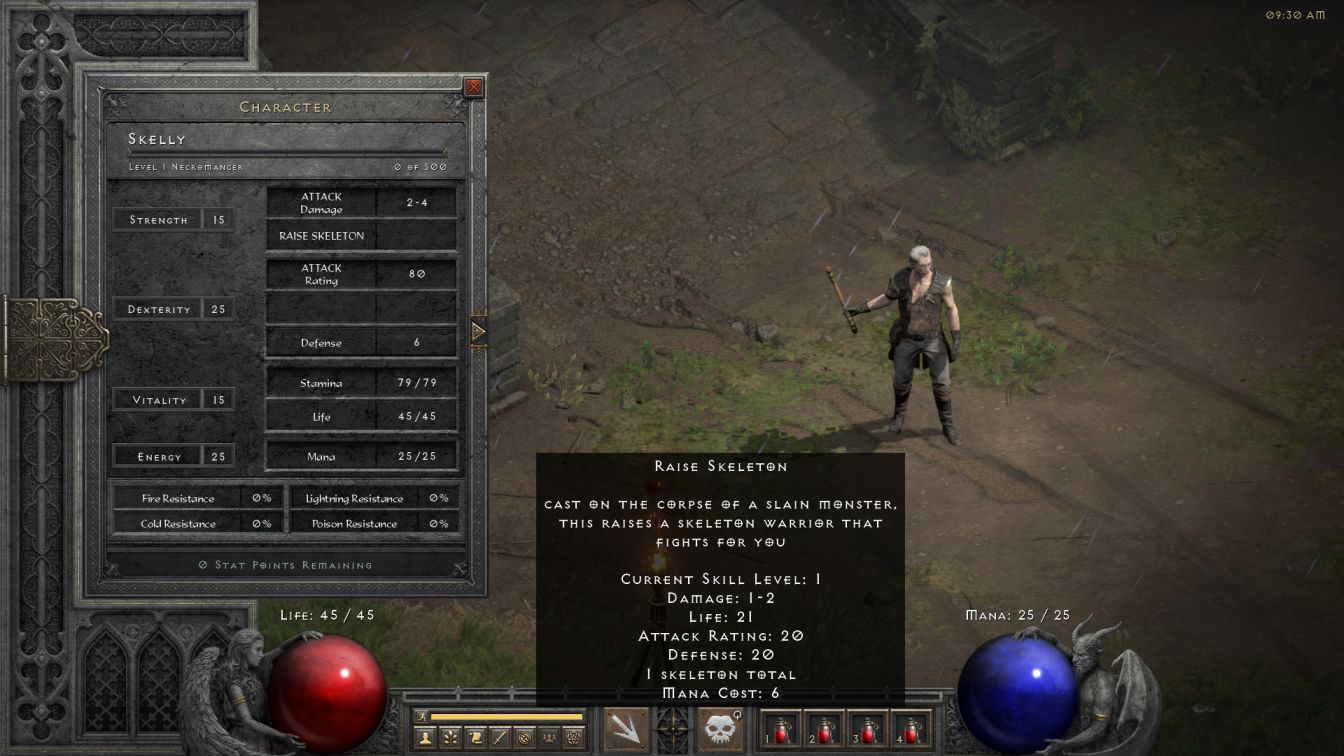This screenshot has width=1344, height=756.
Task: Open the skill tree icon
Action: (x=450, y=738)
